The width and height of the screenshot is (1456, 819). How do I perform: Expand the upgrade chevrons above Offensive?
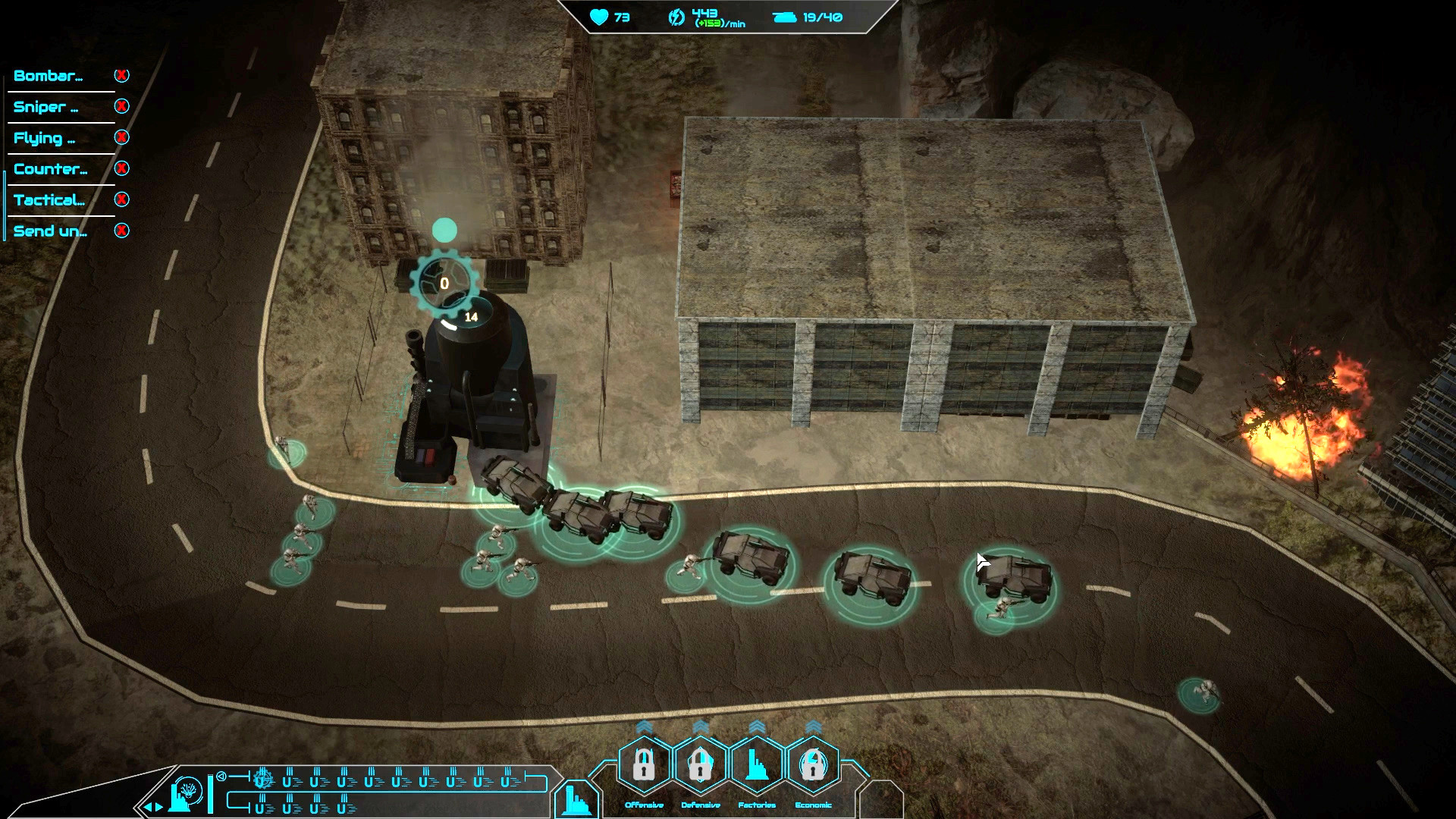tap(644, 726)
